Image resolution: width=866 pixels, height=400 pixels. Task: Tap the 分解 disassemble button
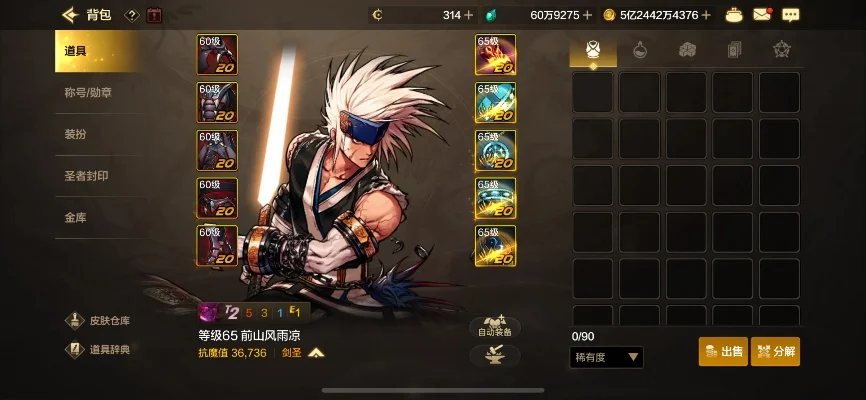[776, 352]
